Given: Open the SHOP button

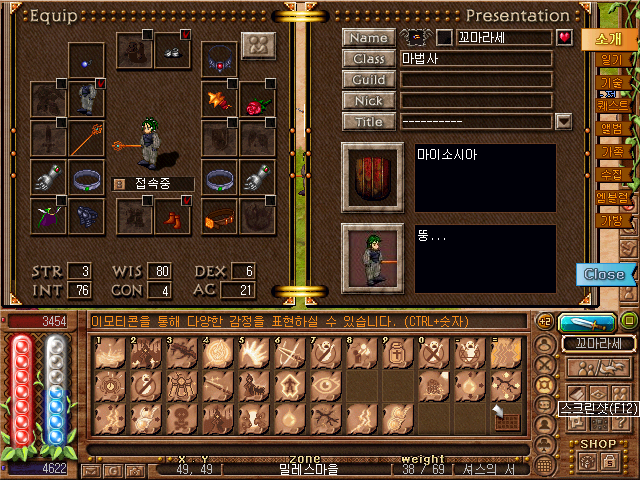Looking at the screenshot, I should 599,443.
